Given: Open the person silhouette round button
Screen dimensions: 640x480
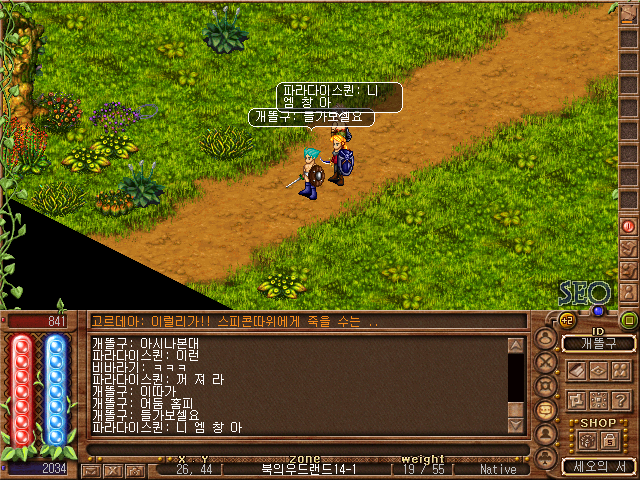Looking at the screenshot, I should [x=546, y=434].
